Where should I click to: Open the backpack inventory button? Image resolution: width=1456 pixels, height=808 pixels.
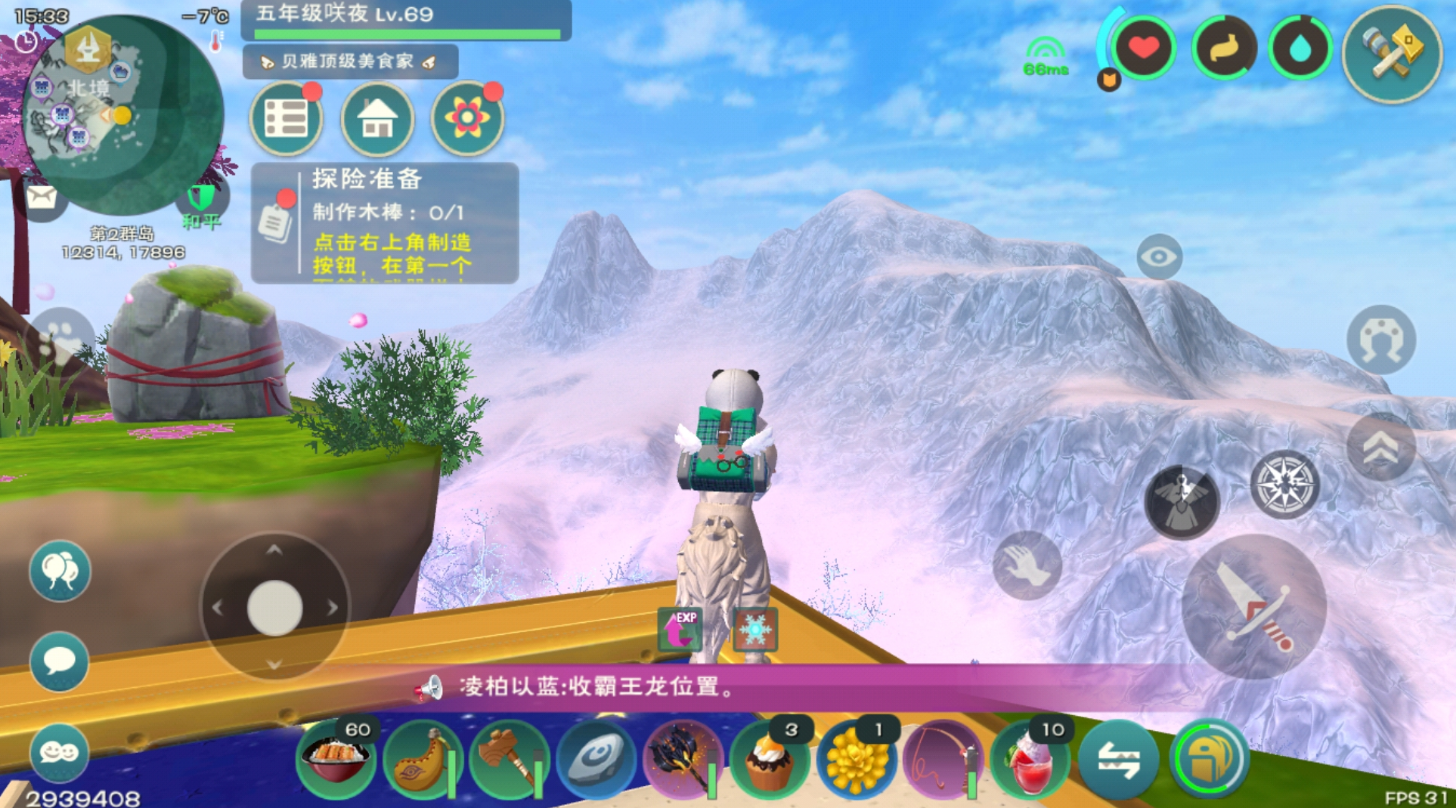click(x=1209, y=760)
